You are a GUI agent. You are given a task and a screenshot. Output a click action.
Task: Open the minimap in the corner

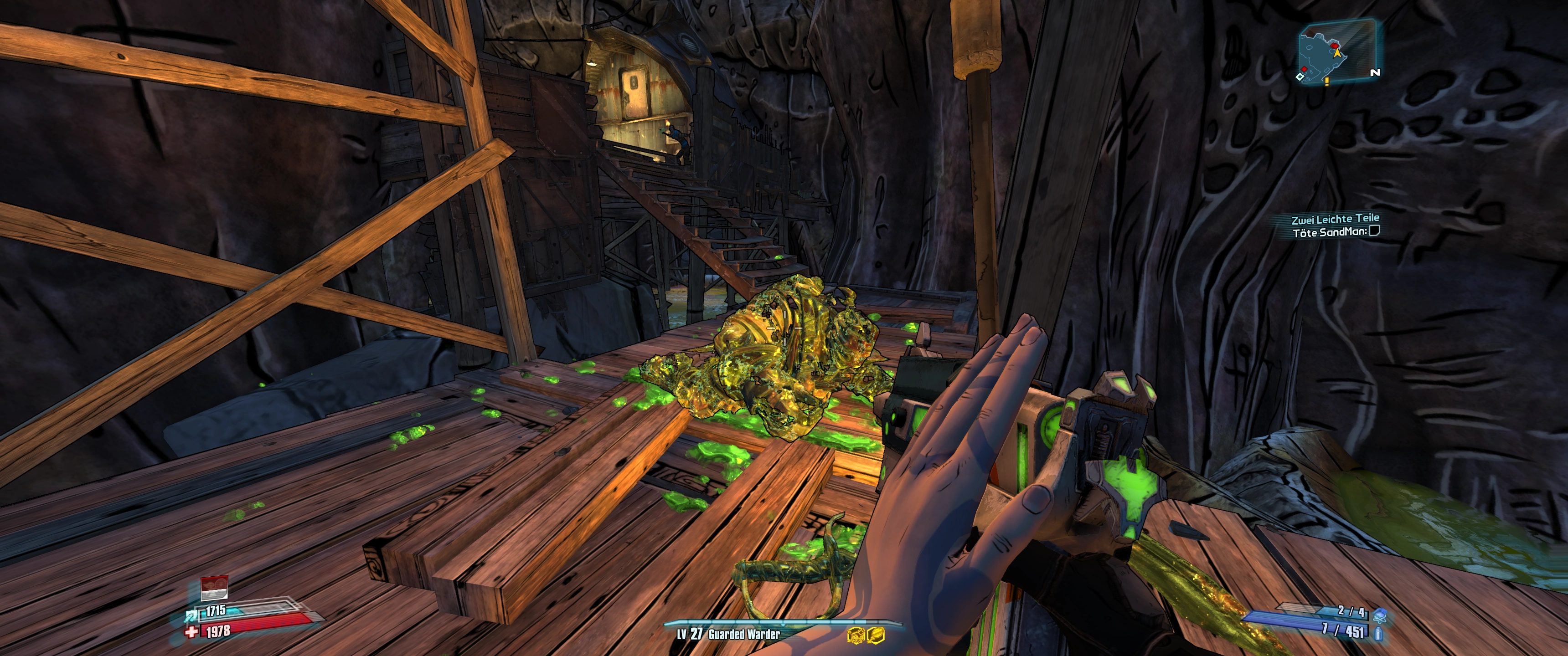[x=1337, y=52]
